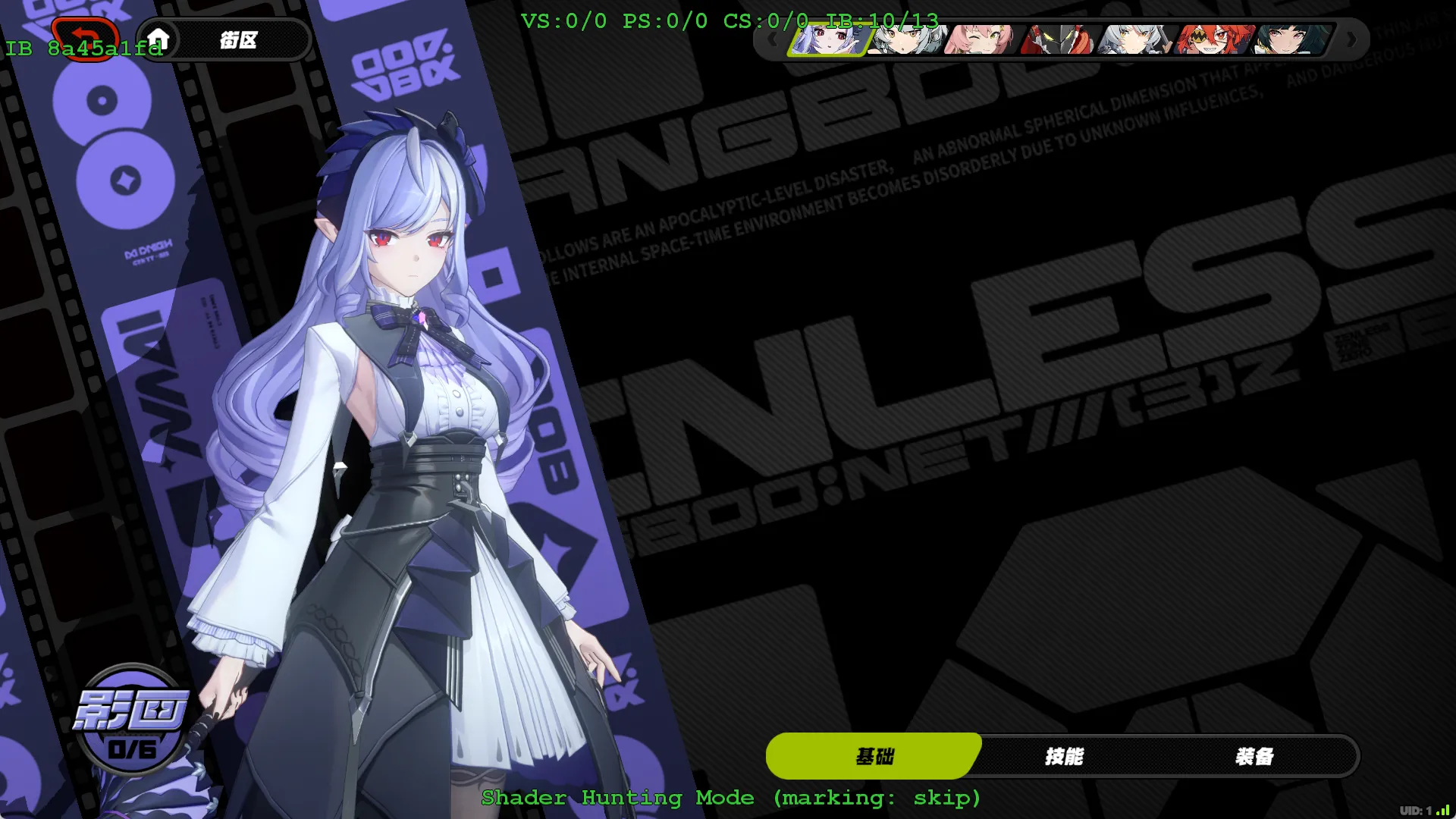Switch to the 基础 tab
The image size is (1456, 819).
pyautogui.click(x=874, y=756)
